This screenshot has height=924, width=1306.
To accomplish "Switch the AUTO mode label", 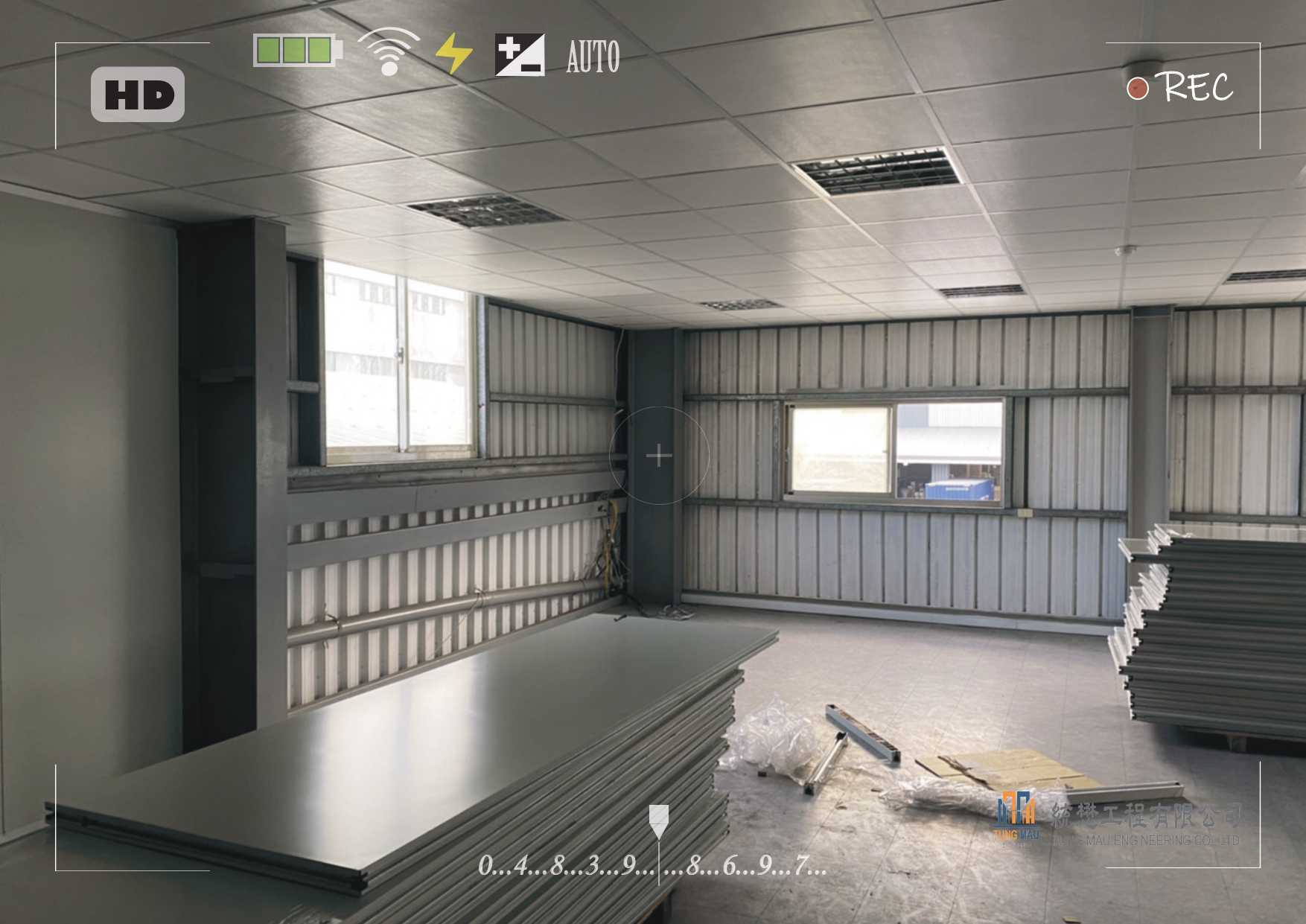I will click(x=593, y=57).
